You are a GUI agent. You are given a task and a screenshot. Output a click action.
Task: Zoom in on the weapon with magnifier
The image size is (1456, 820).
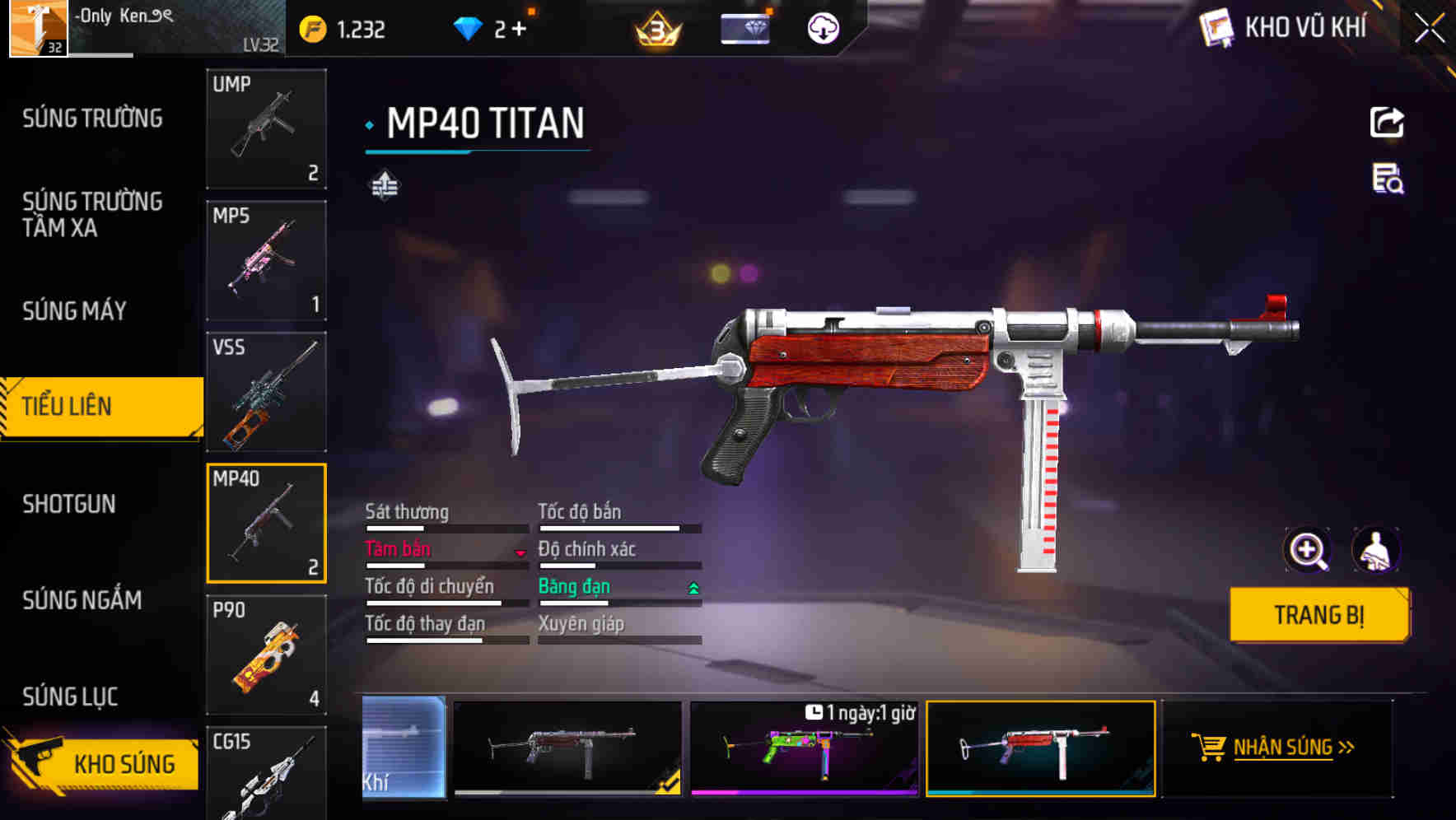(1307, 550)
